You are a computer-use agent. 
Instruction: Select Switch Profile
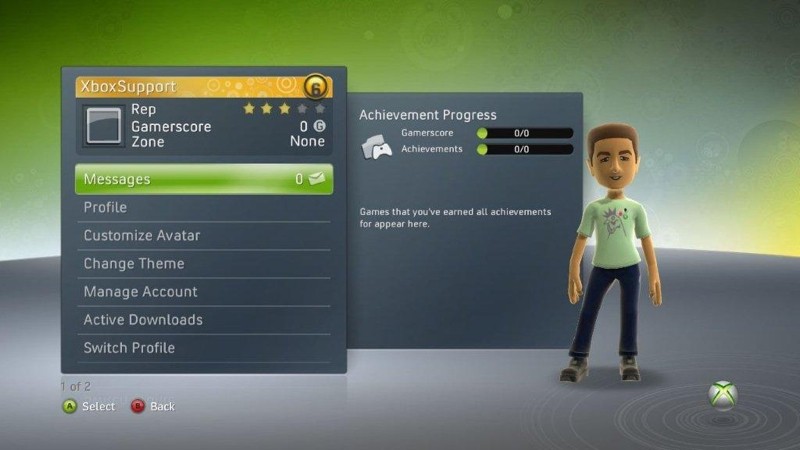point(203,348)
